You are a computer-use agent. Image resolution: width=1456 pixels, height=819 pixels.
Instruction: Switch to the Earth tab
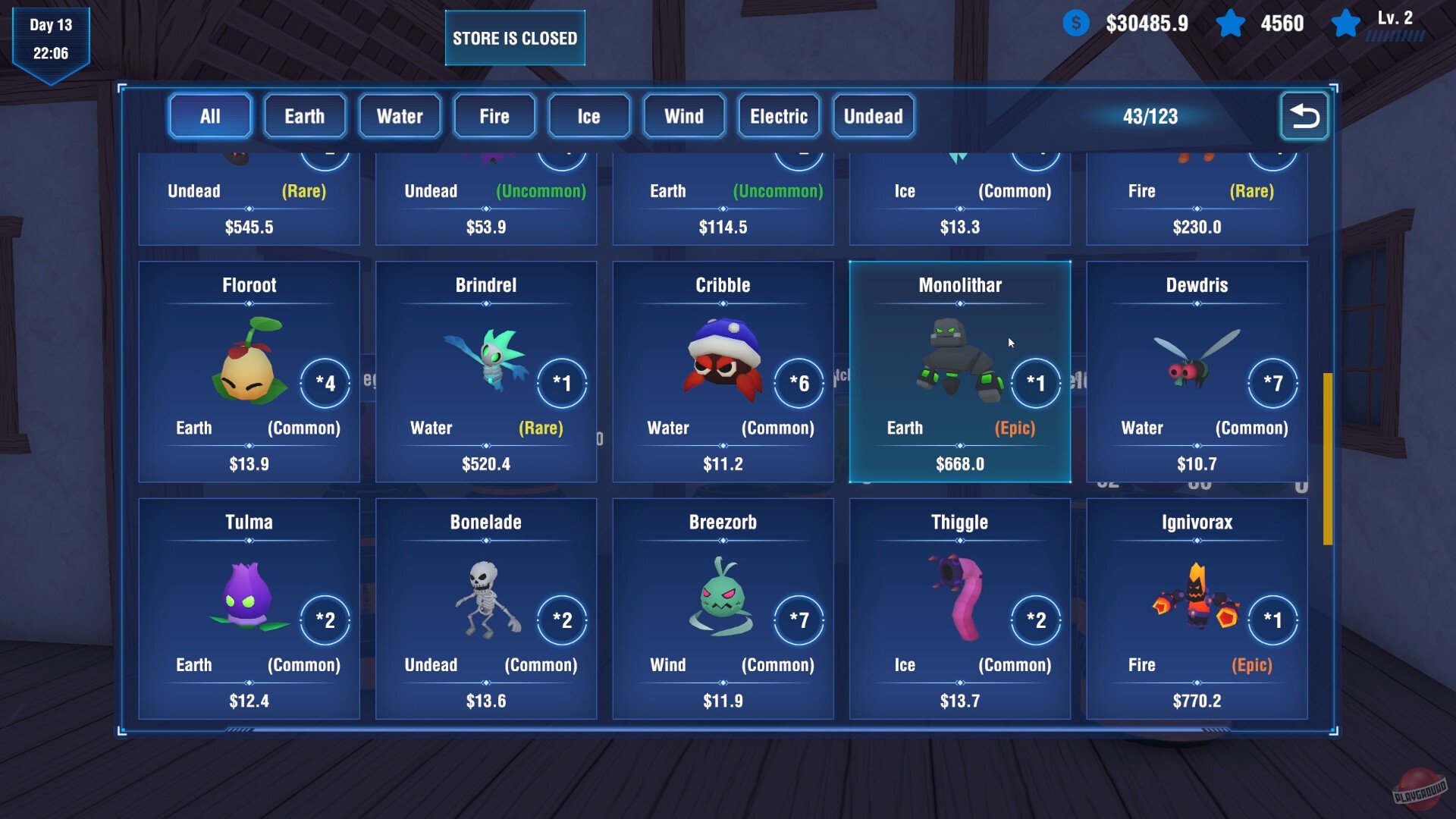(304, 116)
